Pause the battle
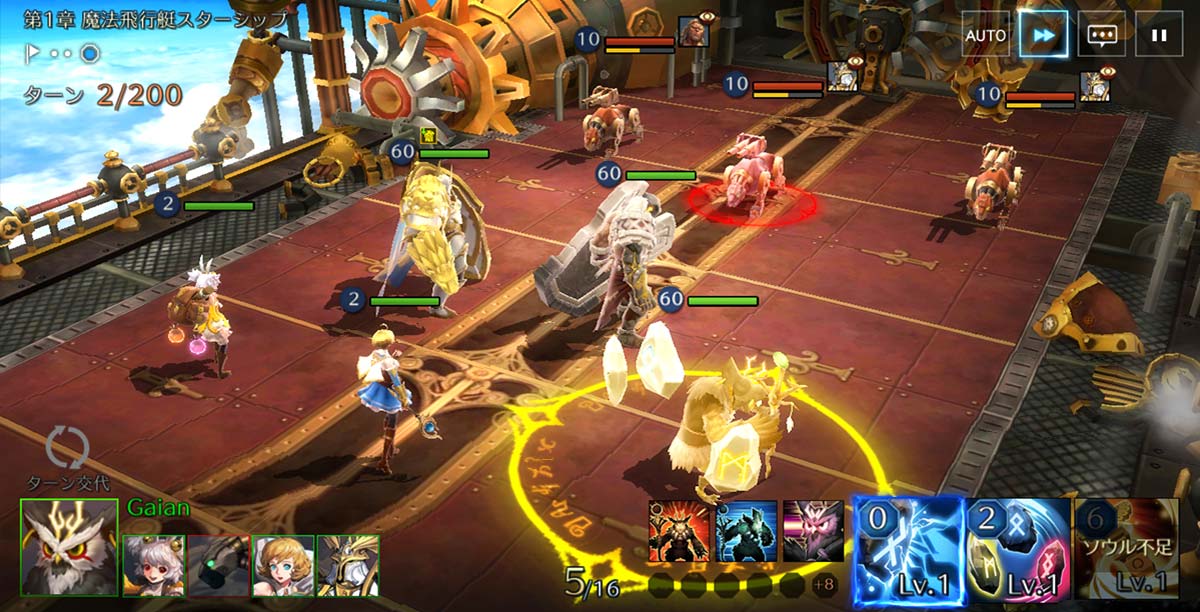Viewport: 1200px width, 612px height. pyautogui.click(x=1159, y=35)
